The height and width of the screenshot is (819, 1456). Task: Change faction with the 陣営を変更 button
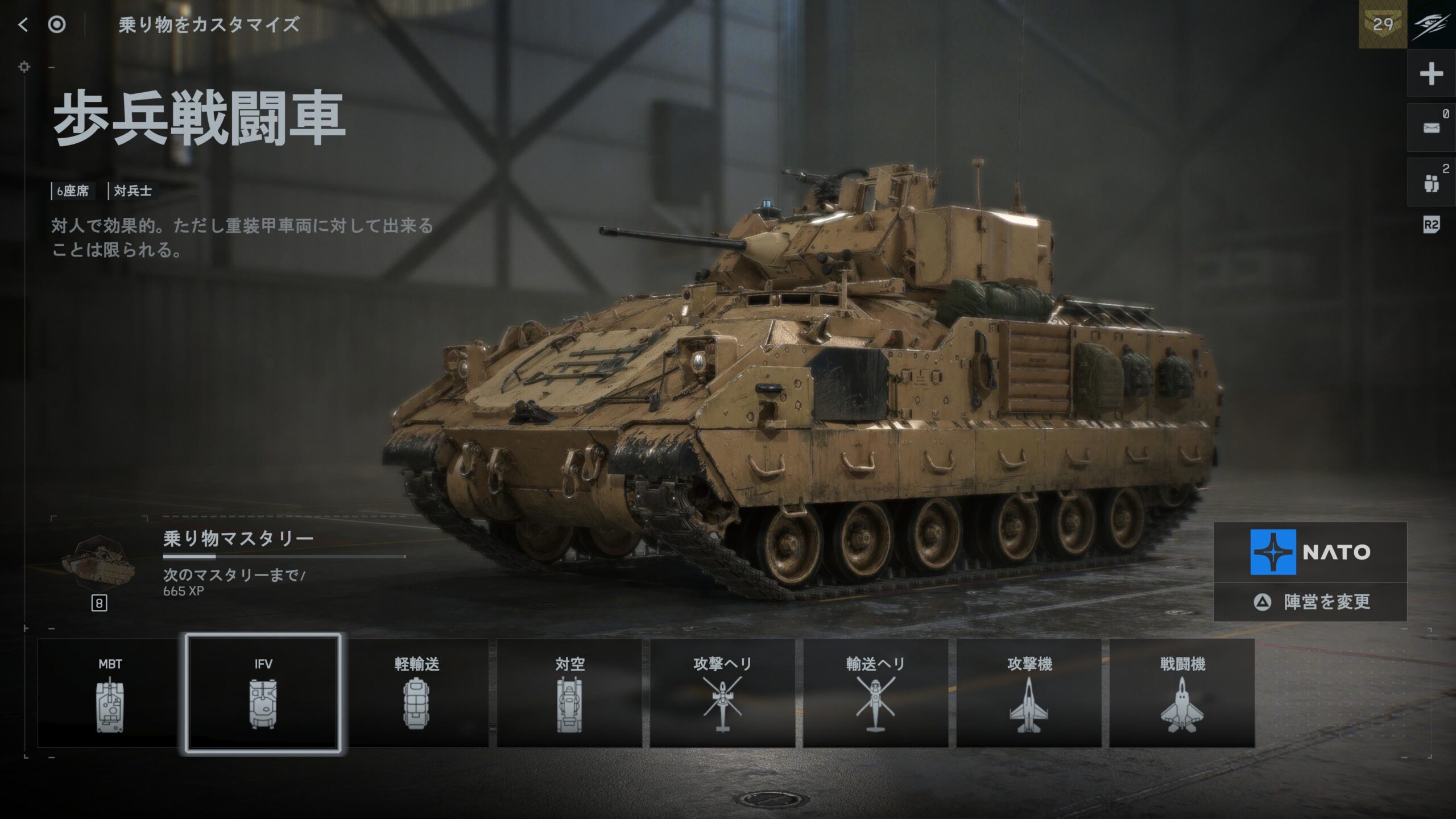coord(1310,602)
